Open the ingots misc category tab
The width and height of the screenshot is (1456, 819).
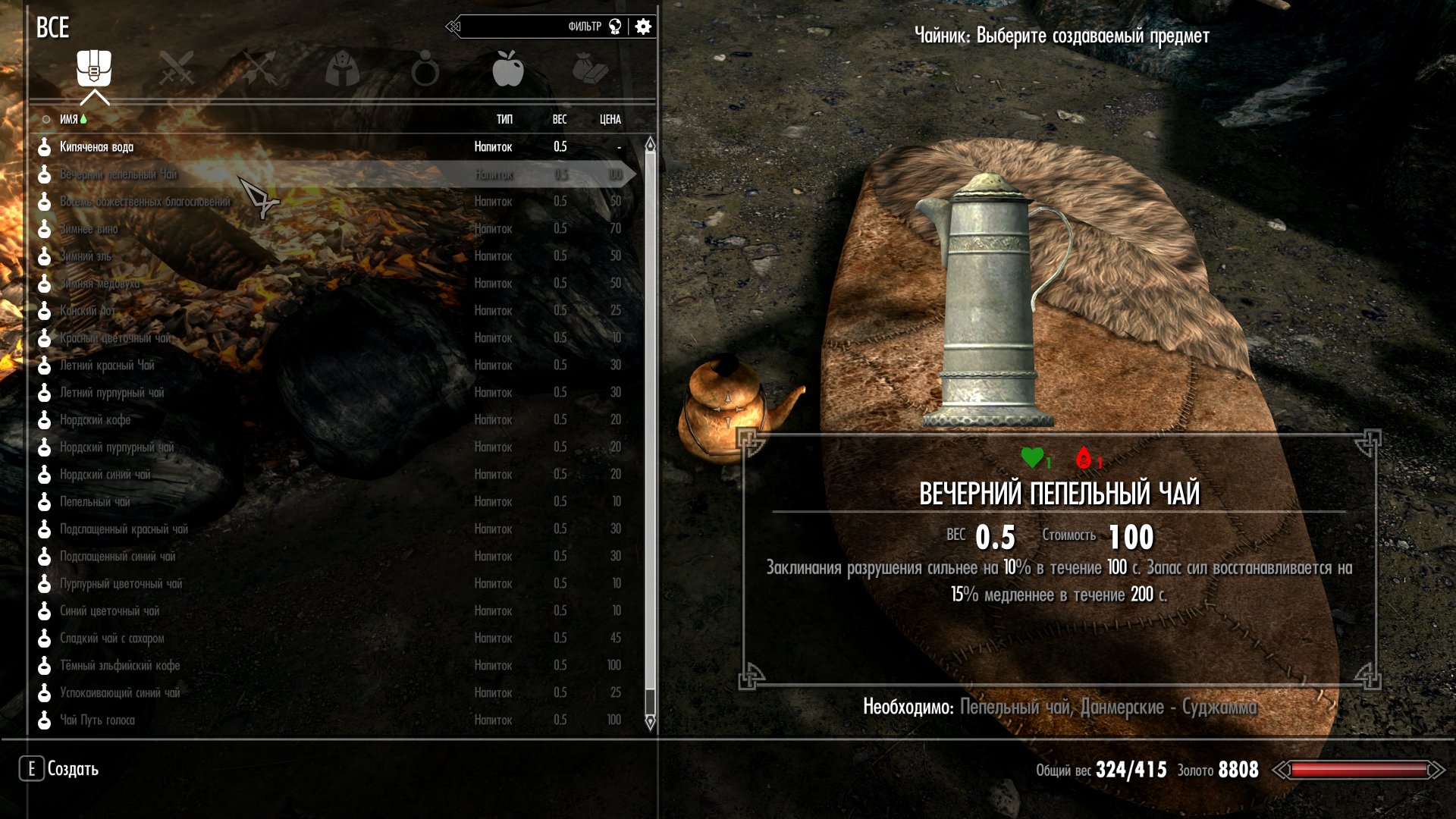pyautogui.click(x=590, y=69)
